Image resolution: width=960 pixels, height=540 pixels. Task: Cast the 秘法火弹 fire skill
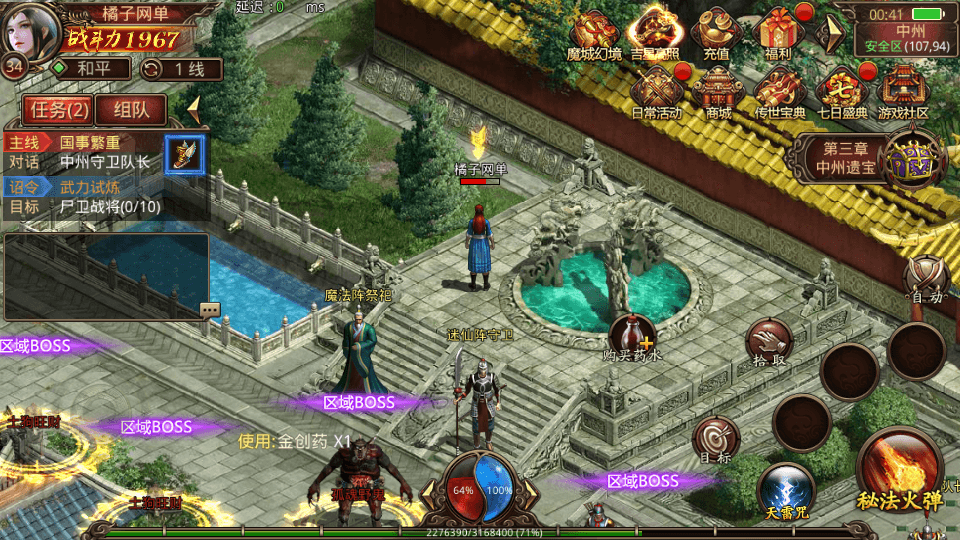(x=899, y=468)
